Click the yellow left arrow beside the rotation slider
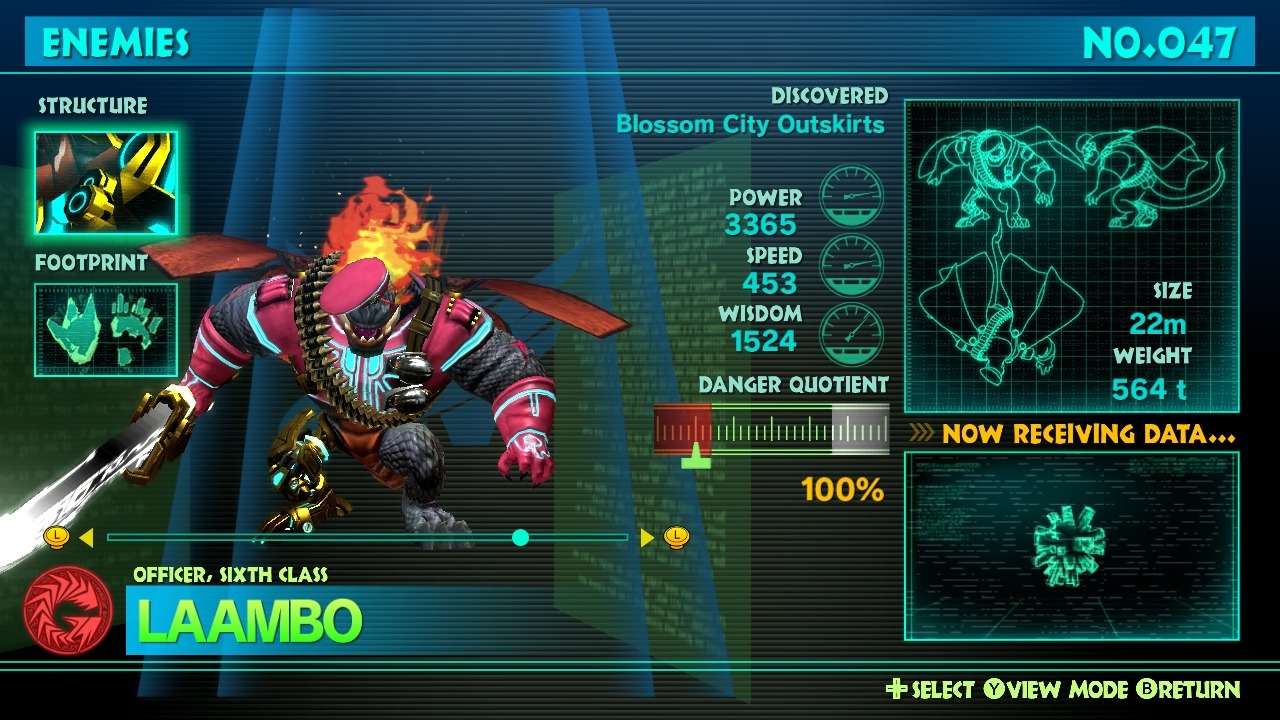This screenshot has height=720, width=1280. (86, 538)
